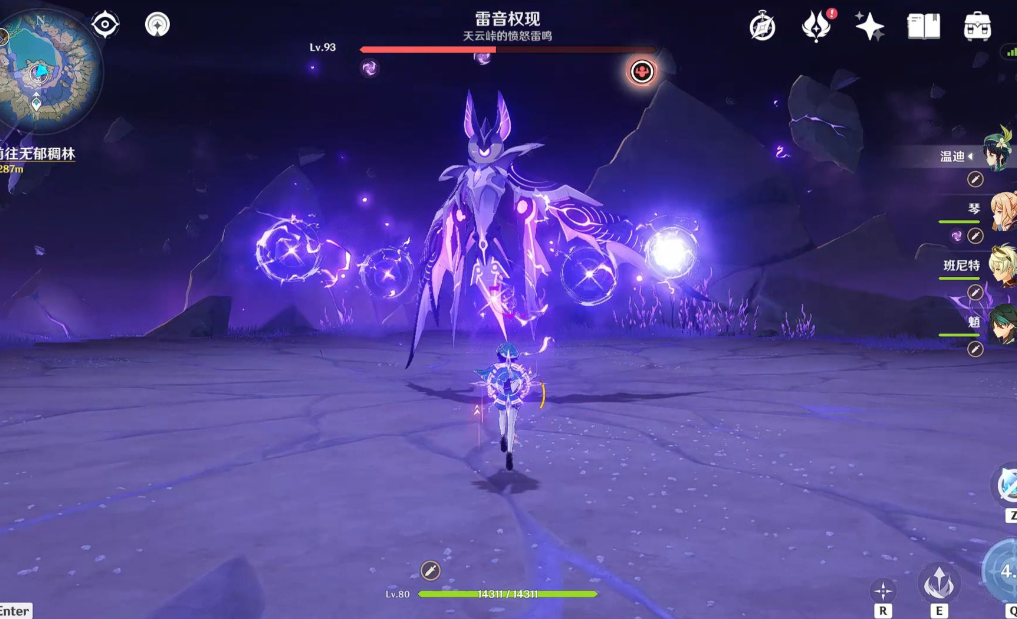Use the elemental skill icon

tap(938, 582)
